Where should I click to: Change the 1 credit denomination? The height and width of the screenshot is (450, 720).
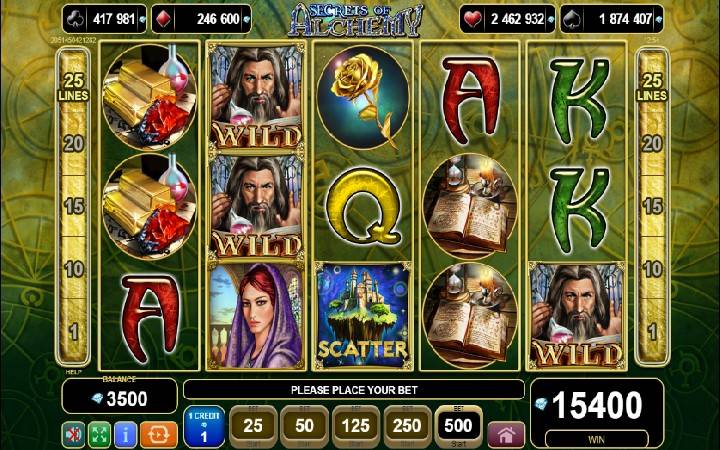[x=204, y=427]
